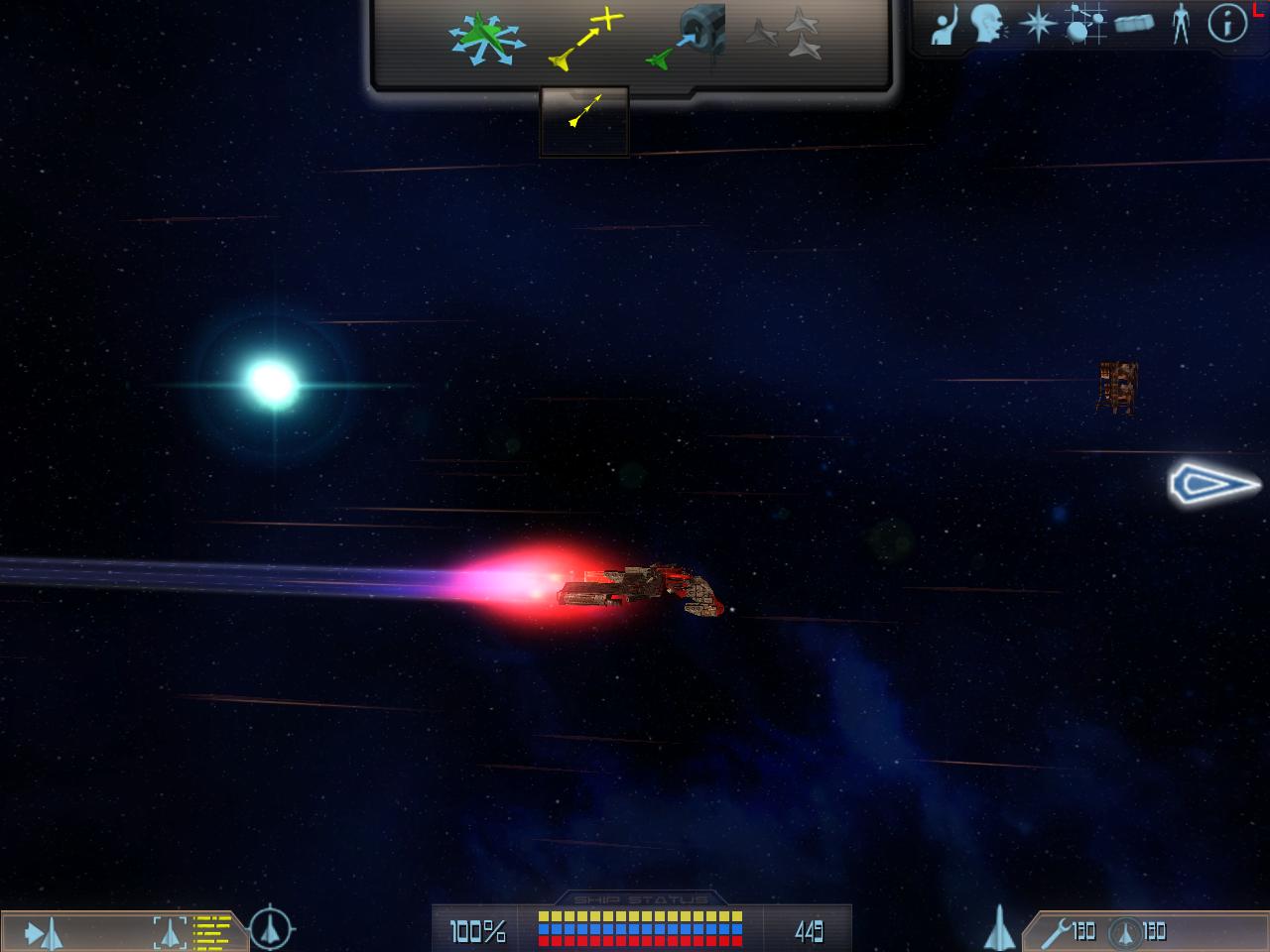
Task: Open the talking head communications icon
Action: (x=987, y=24)
